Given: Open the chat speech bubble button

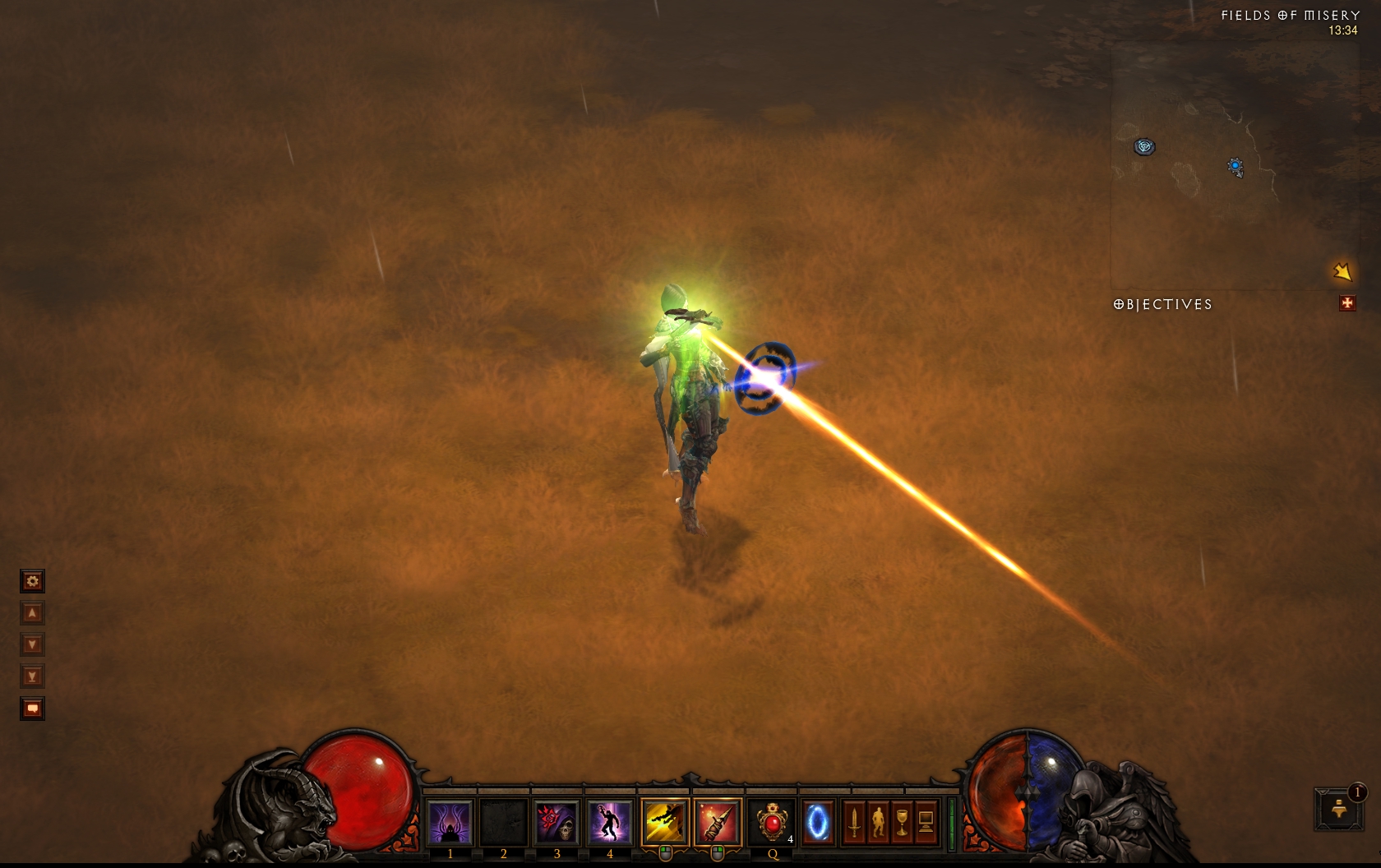Looking at the screenshot, I should 32,709.
